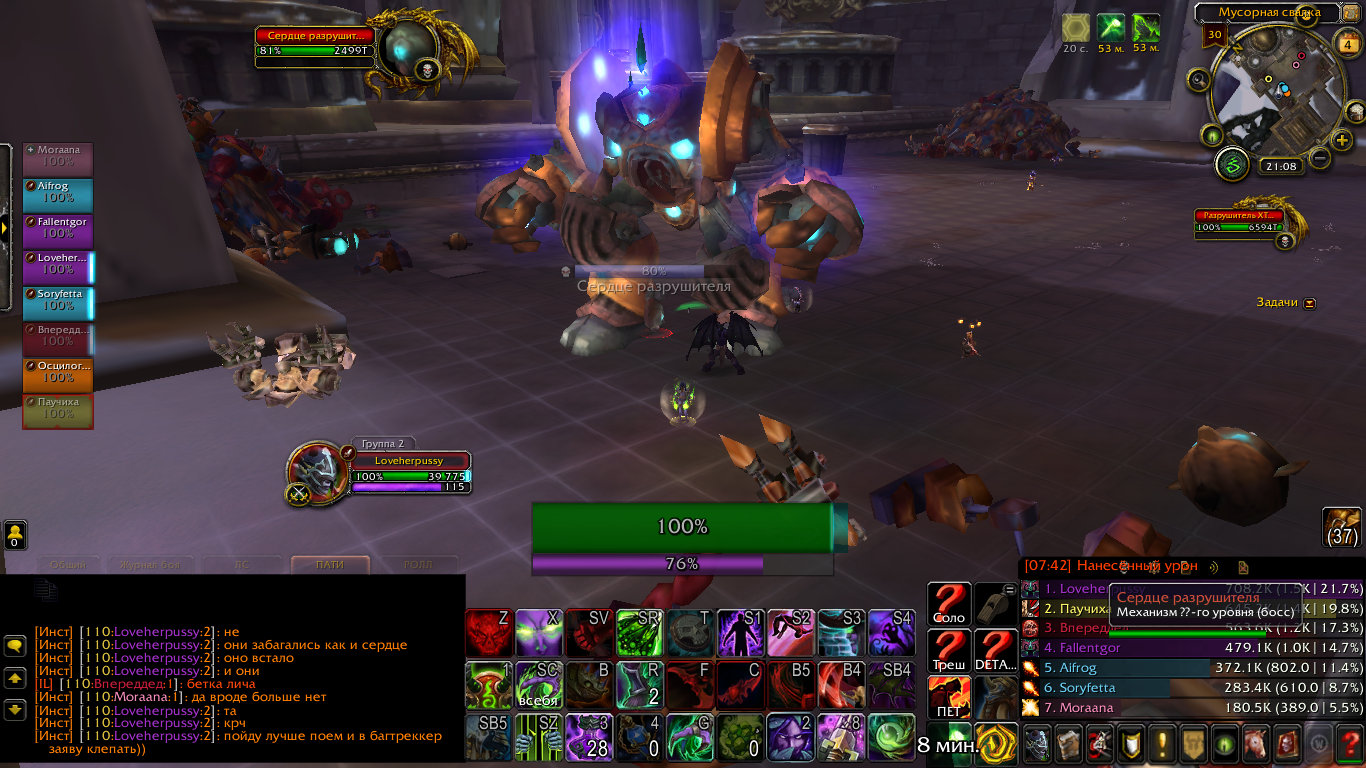Click the ПЕТ macro button
1366x768 pixels.
(948, 698)
